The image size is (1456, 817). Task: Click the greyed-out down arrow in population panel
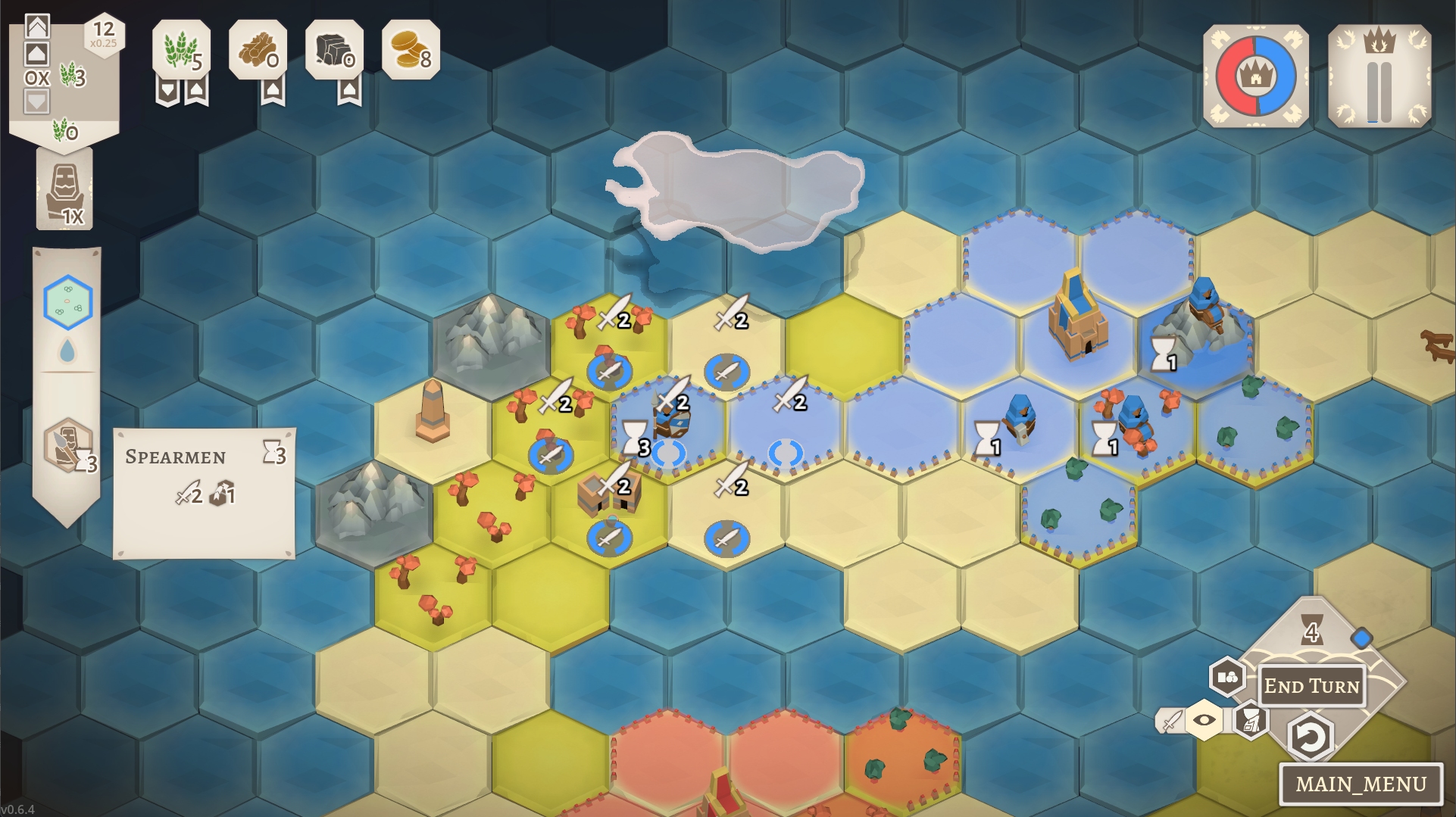tap(37, 101)
